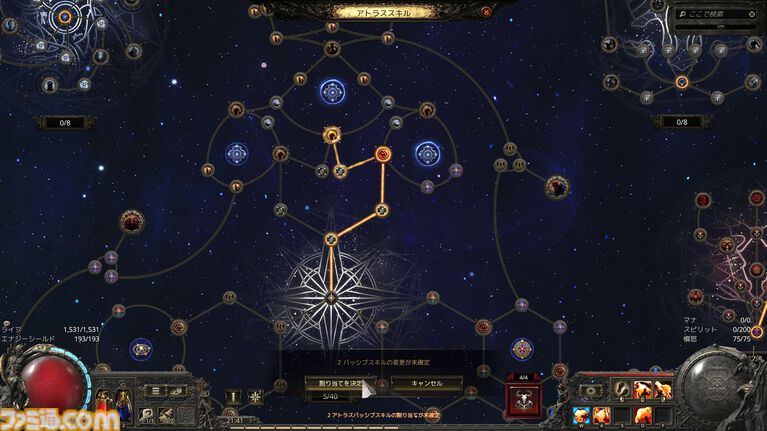This screenshot has height=431, width=767.
Task: Select the glowing red notable node
Action: 383,154
